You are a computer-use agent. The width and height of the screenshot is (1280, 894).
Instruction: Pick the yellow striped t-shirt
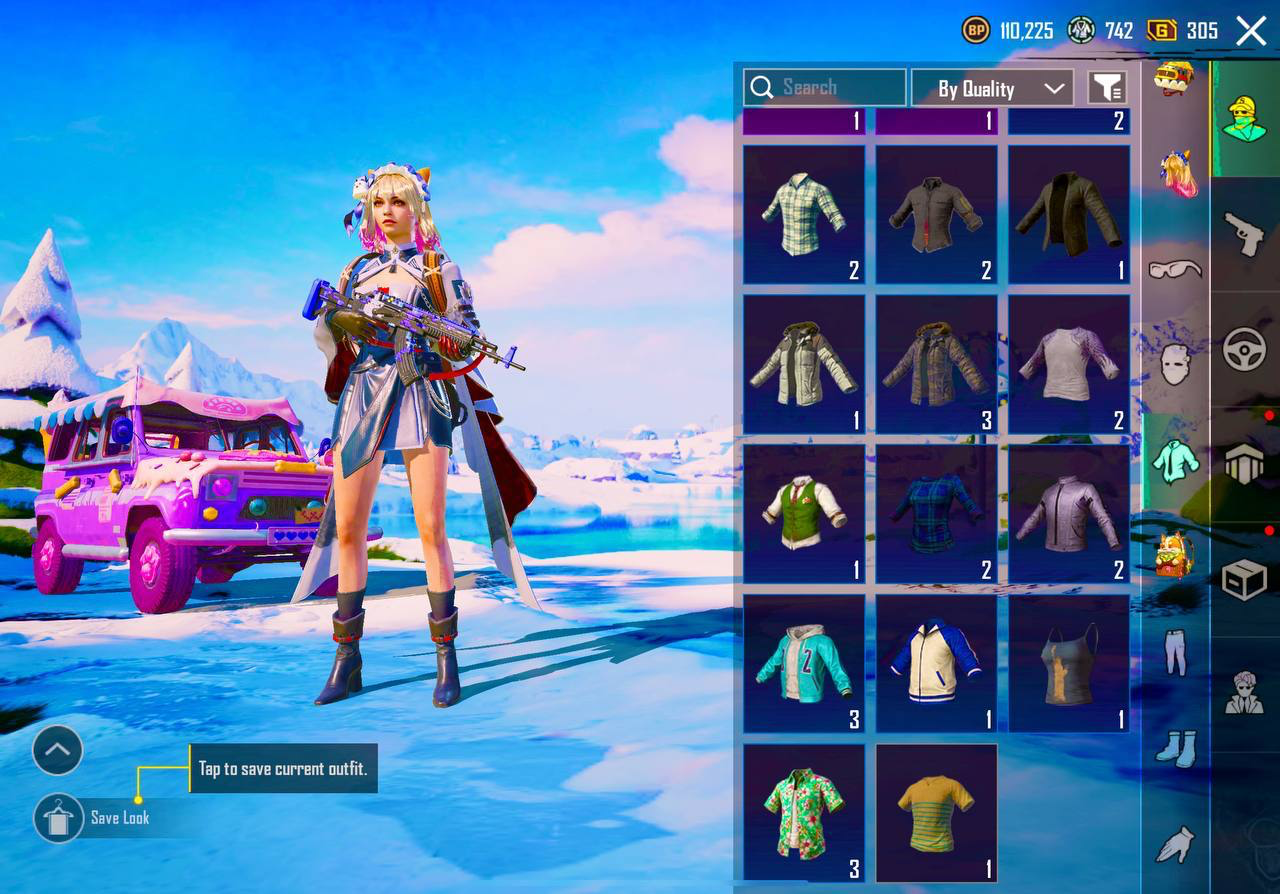936,813
